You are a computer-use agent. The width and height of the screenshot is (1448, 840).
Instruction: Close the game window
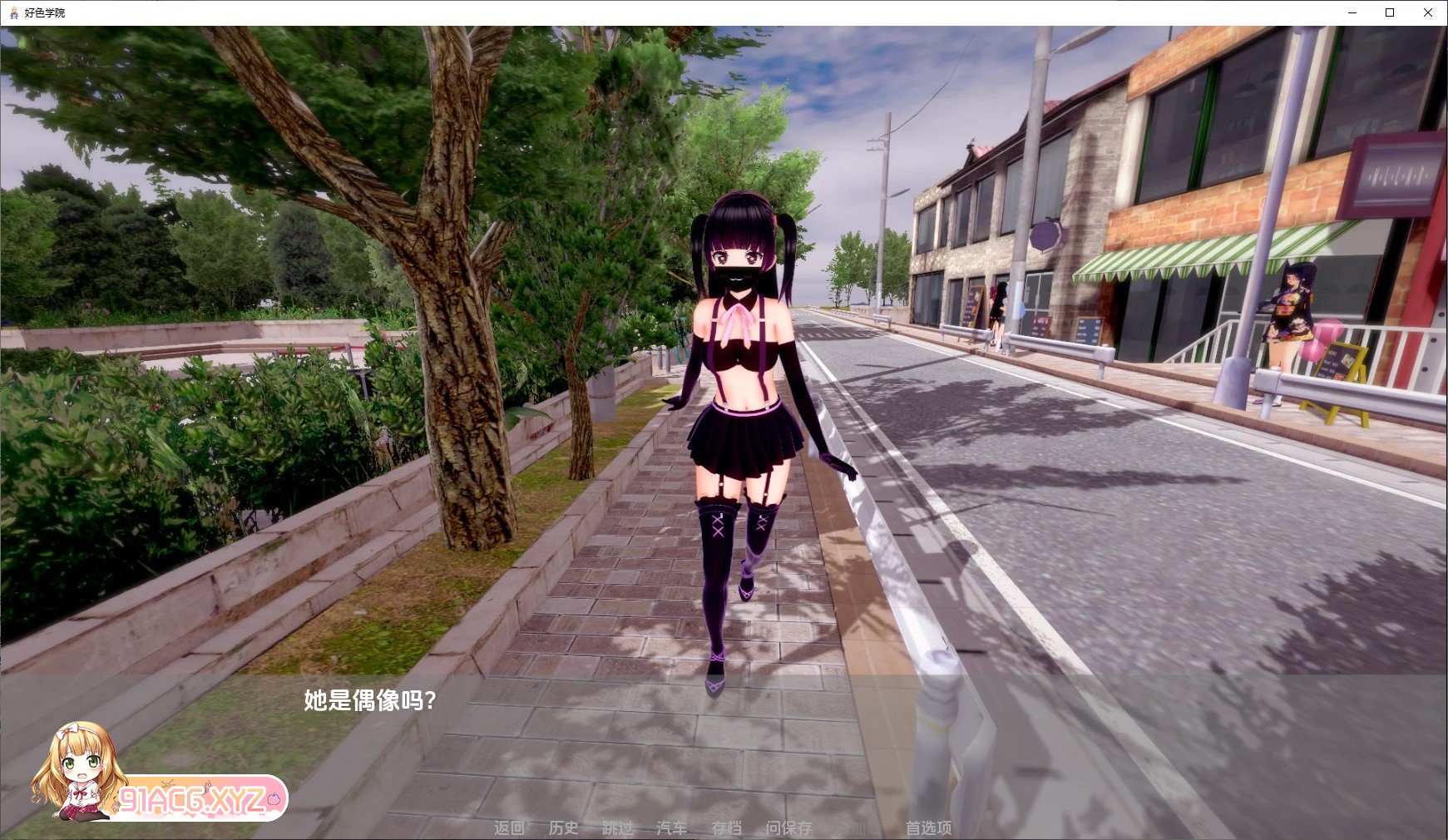[x=1427, y=13]
